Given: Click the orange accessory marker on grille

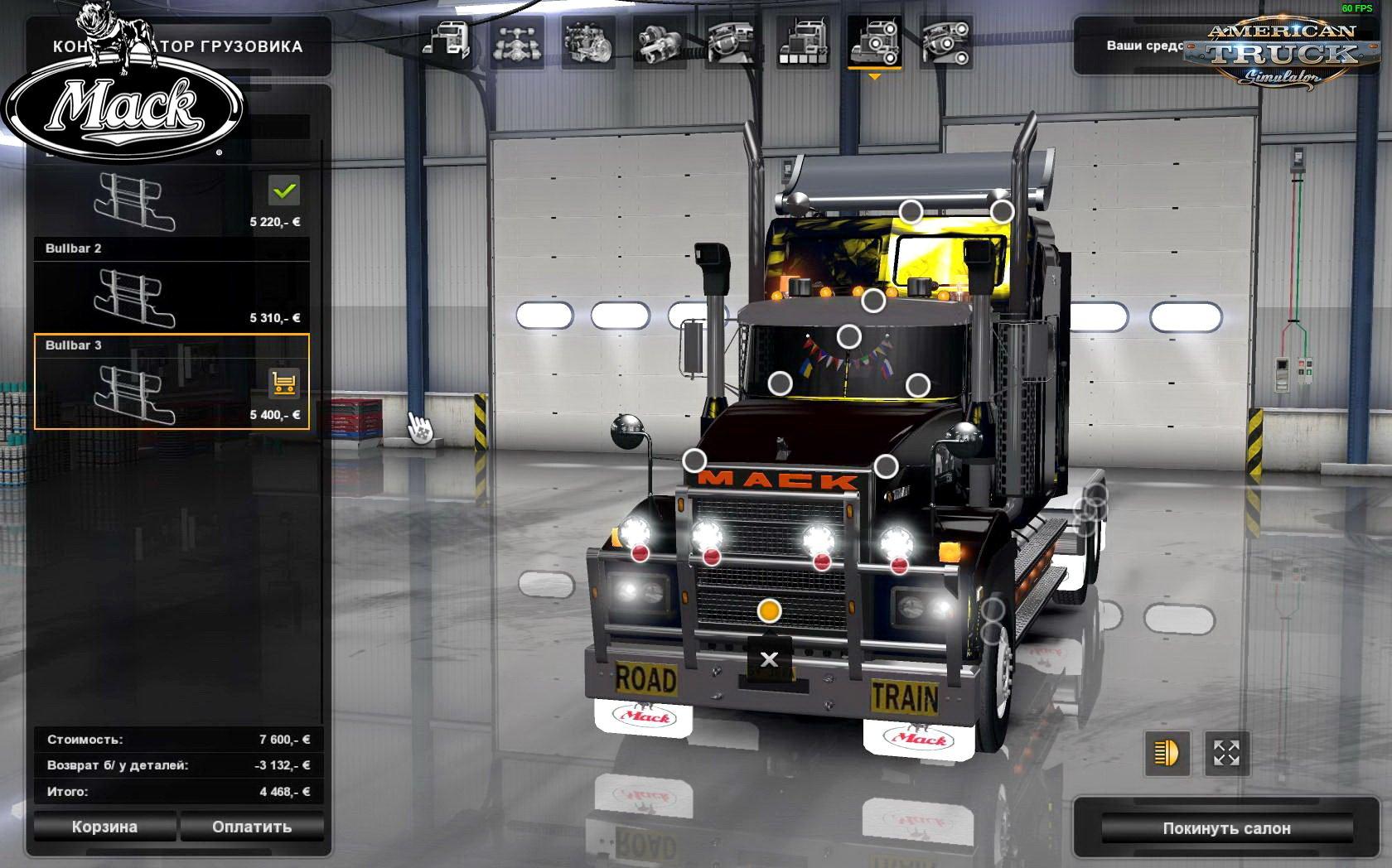Looking at the screenshot, I should tap(769, 611).
